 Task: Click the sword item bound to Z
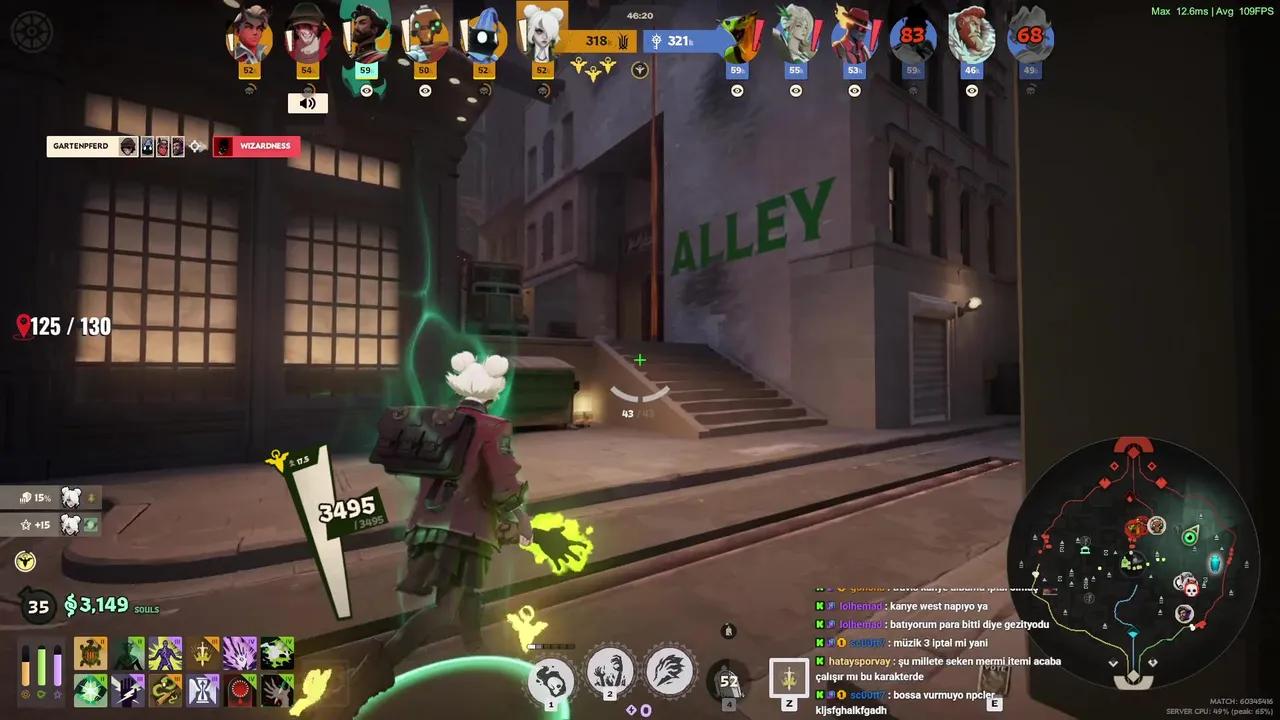click(789, 677)
